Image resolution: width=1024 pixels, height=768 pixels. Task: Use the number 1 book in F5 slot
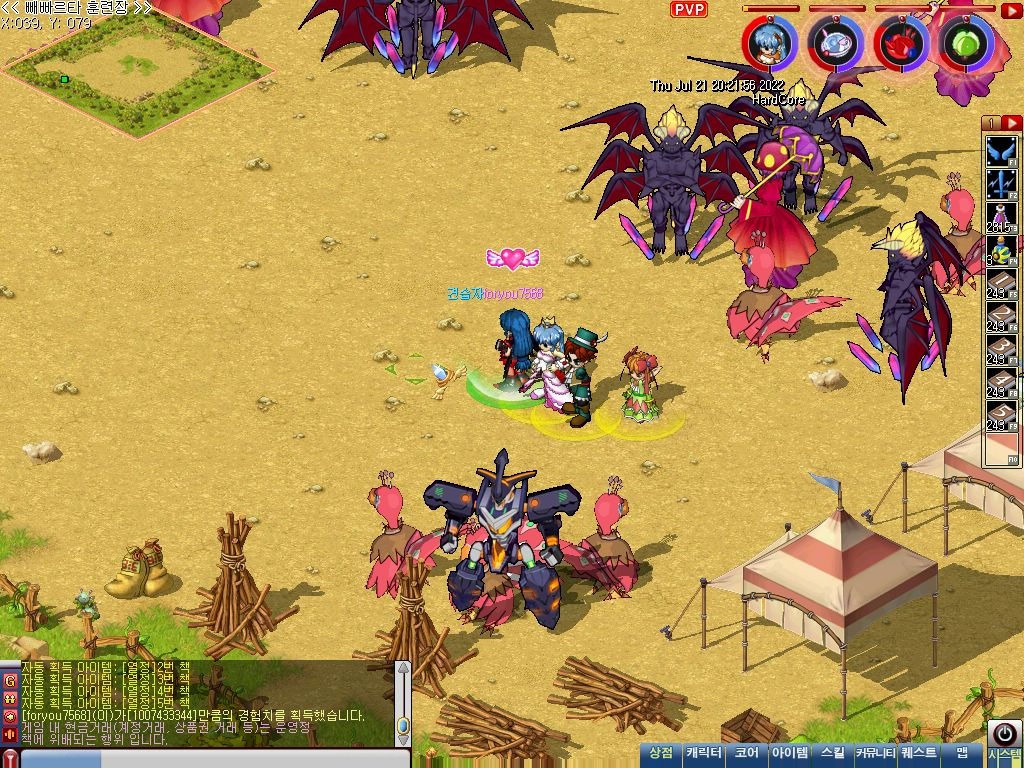[1001, 284]
